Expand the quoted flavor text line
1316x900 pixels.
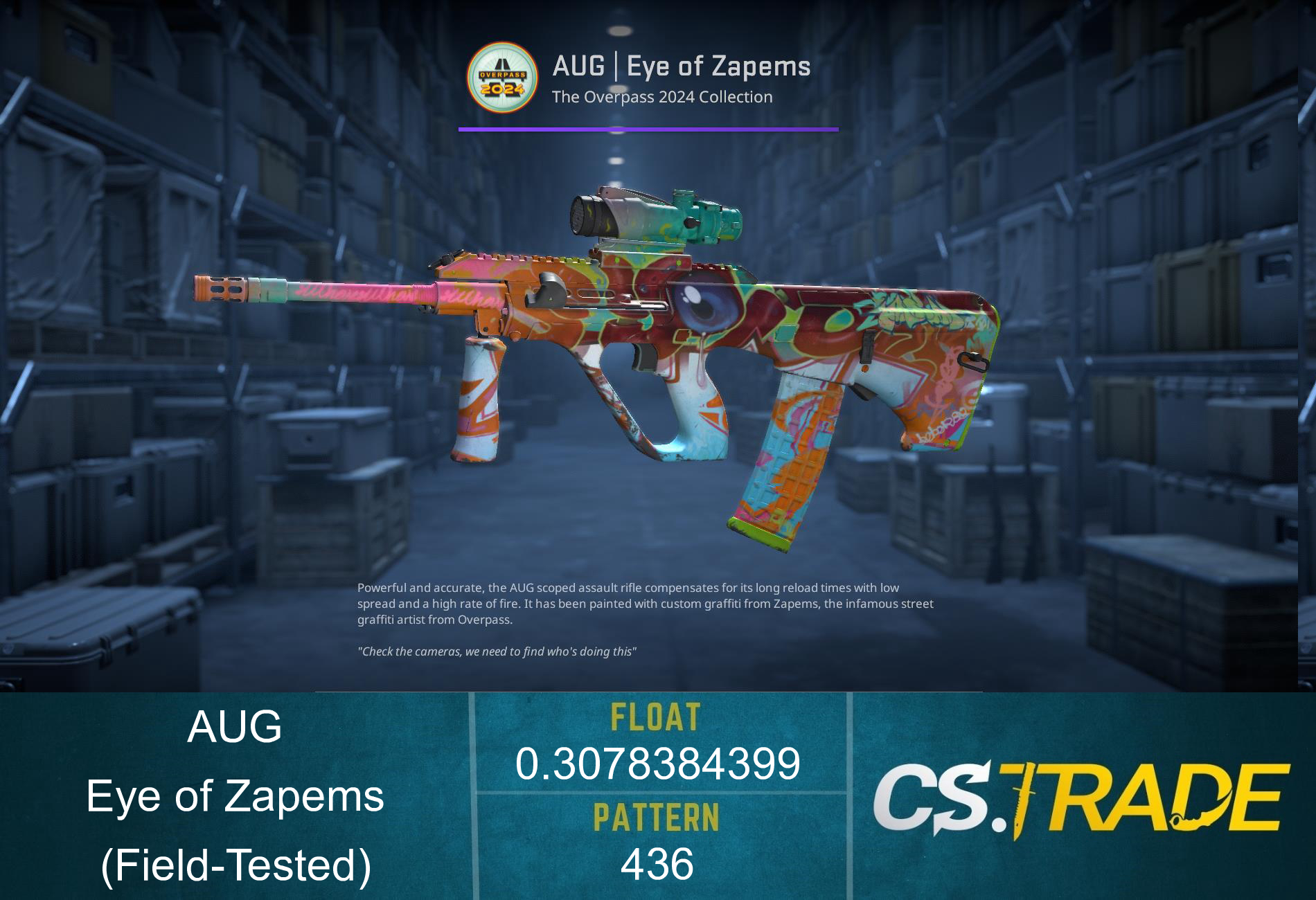coord(497,649)
